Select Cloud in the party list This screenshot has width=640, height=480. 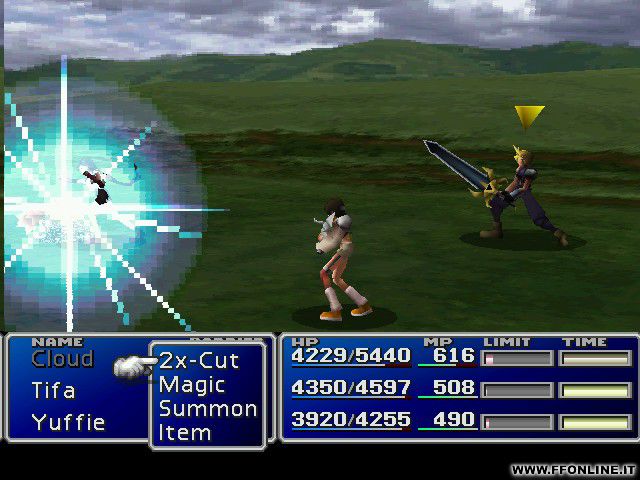62,359
